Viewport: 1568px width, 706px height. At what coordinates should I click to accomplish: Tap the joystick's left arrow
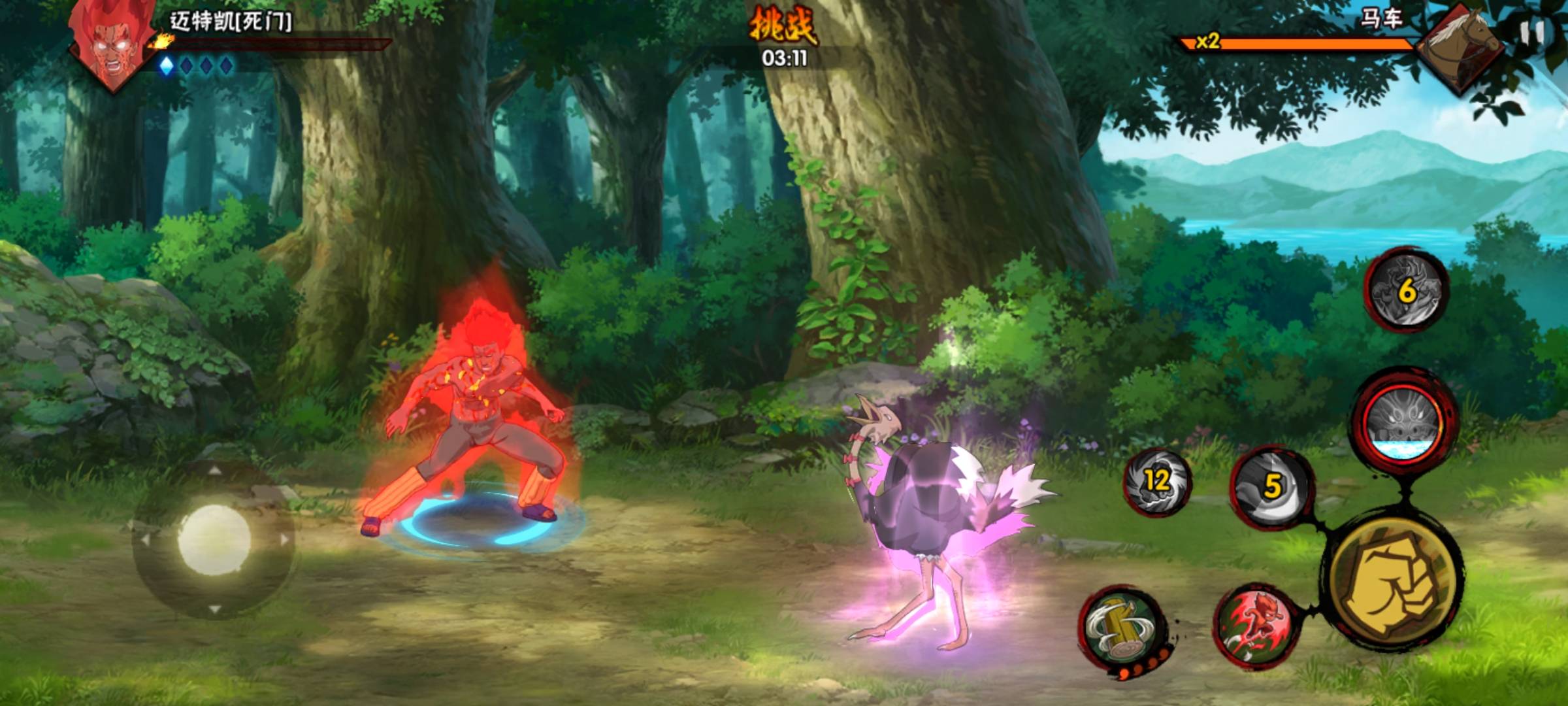[144, 541]
